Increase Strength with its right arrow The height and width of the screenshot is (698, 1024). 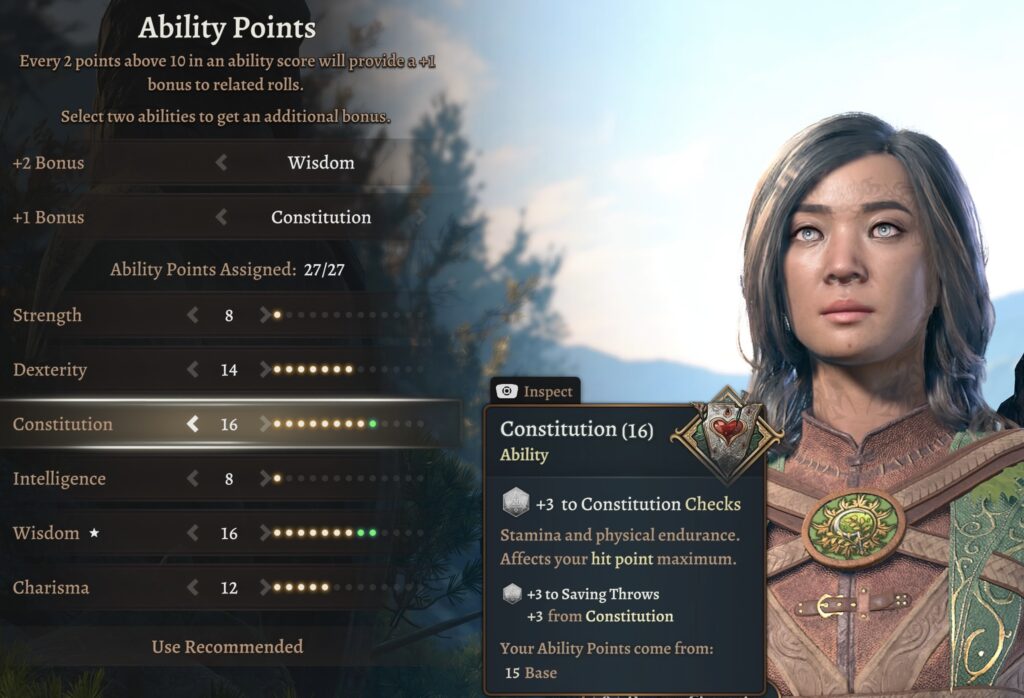[x=264, y=315]
